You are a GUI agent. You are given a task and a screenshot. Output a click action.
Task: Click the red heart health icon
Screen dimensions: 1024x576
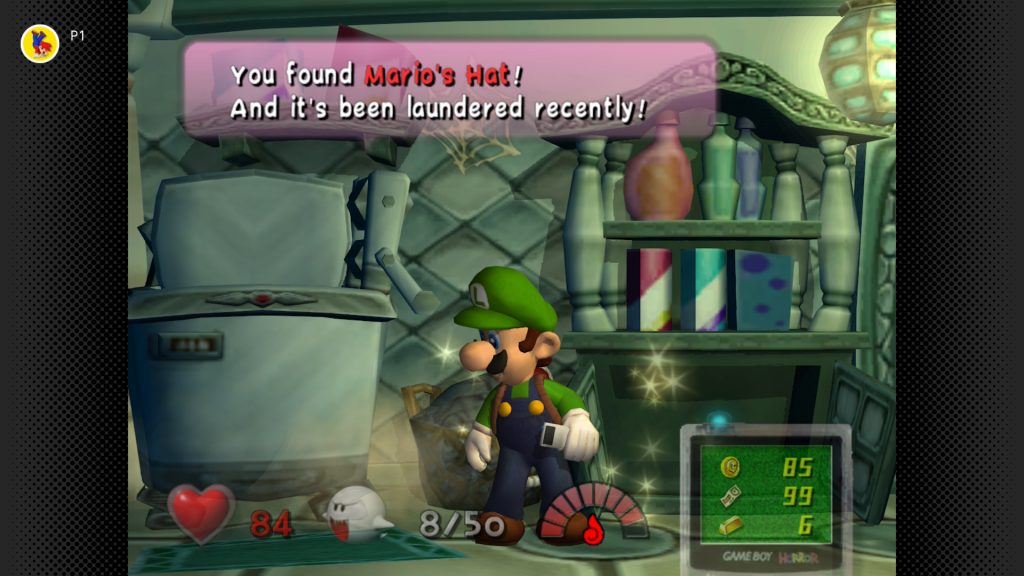201,513
